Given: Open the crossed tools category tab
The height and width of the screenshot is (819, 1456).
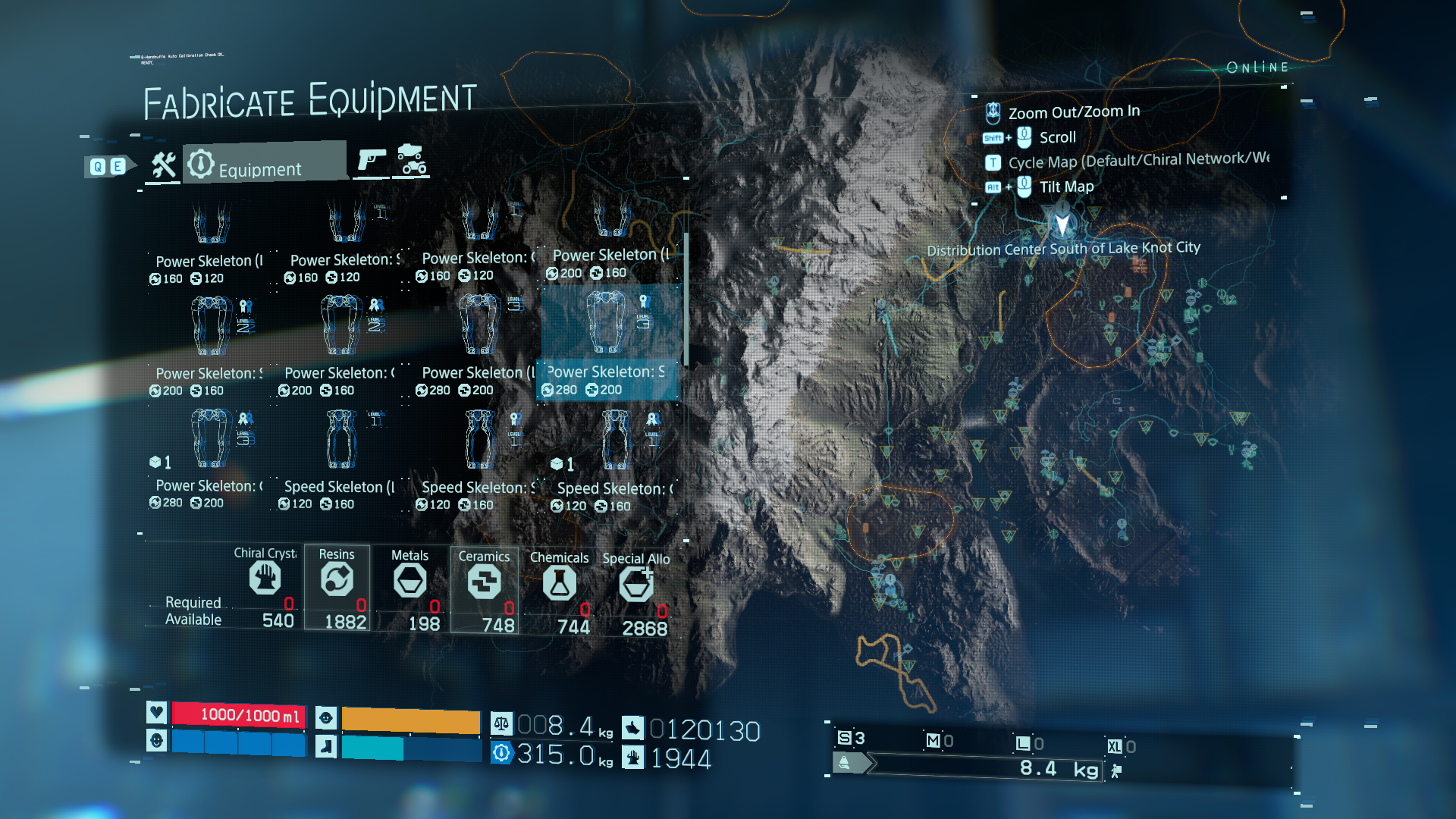Looking at the screenshot, I should 163,165.
